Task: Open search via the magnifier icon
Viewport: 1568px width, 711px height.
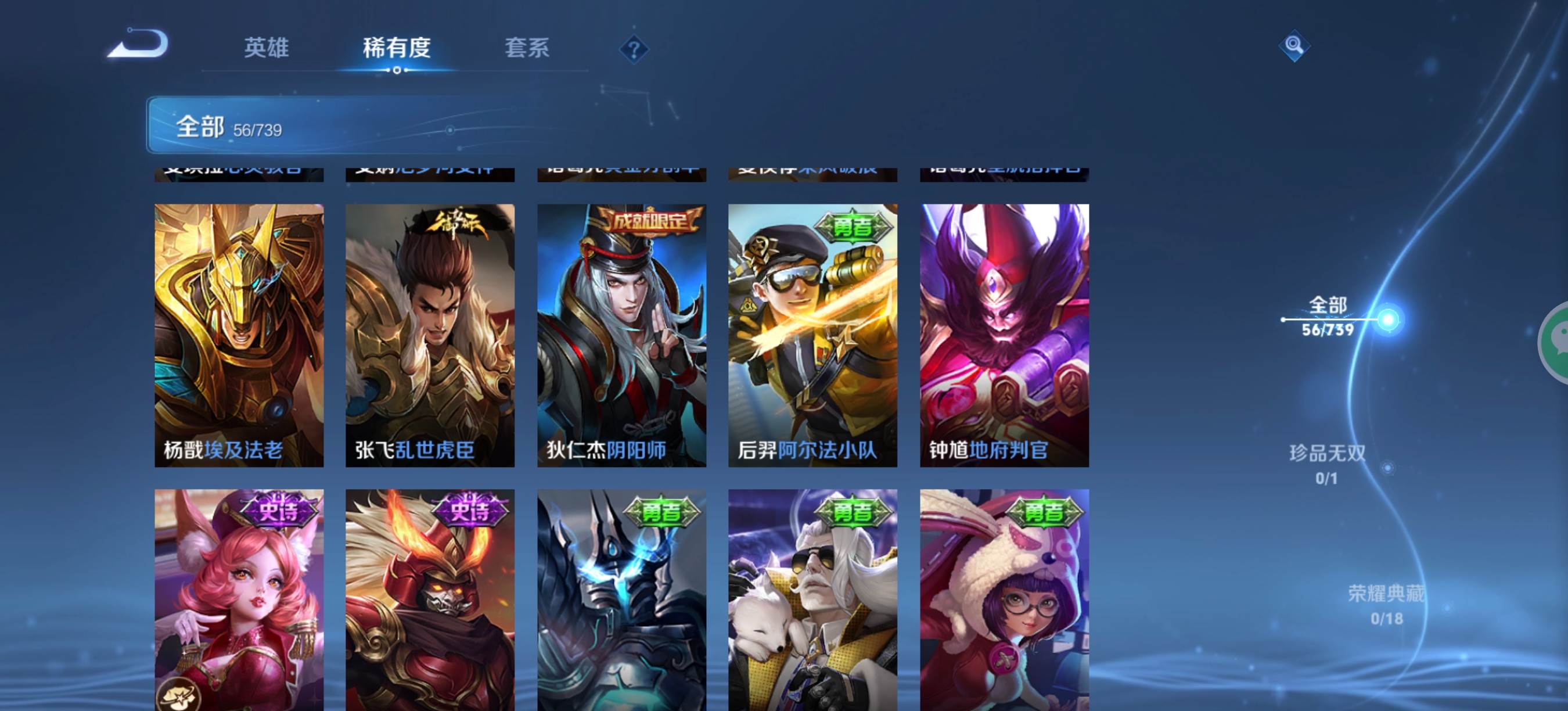Action: tap(1293, 46)
